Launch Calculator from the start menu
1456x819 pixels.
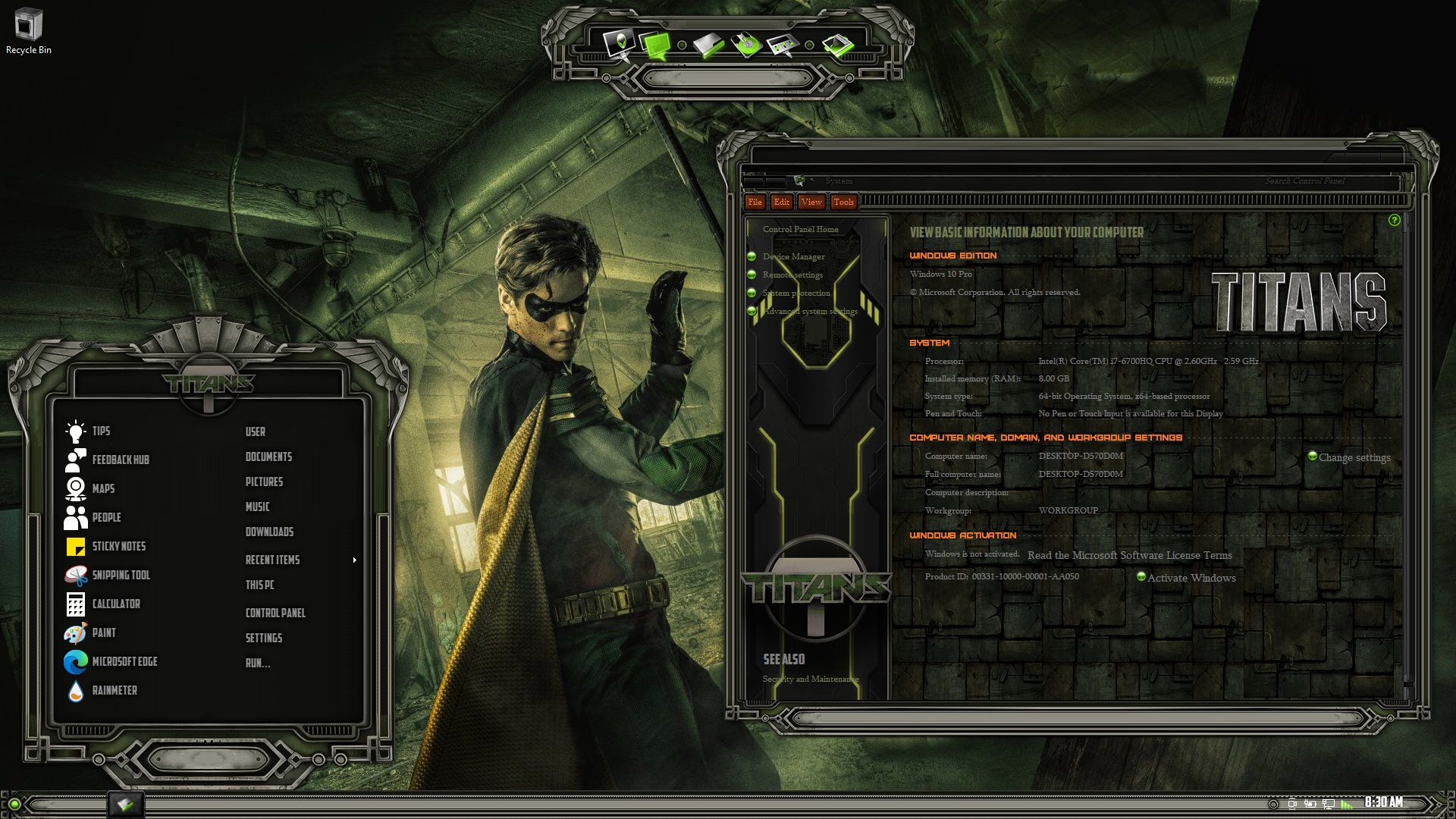(115, 604)
